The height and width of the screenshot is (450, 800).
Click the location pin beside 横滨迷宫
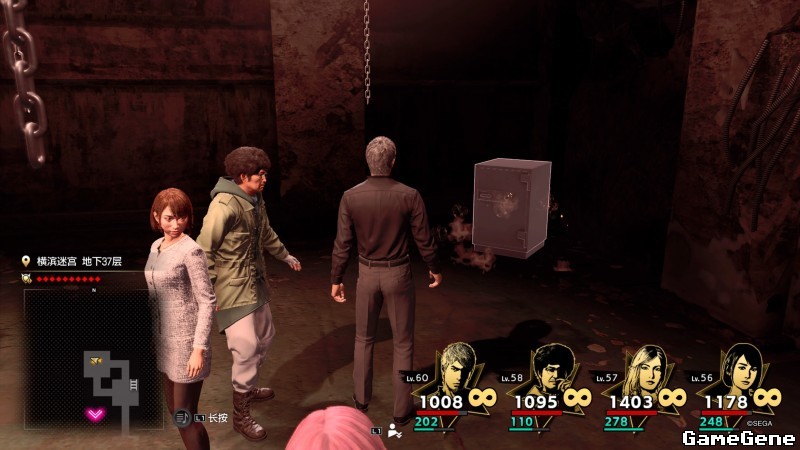point(26,261)
